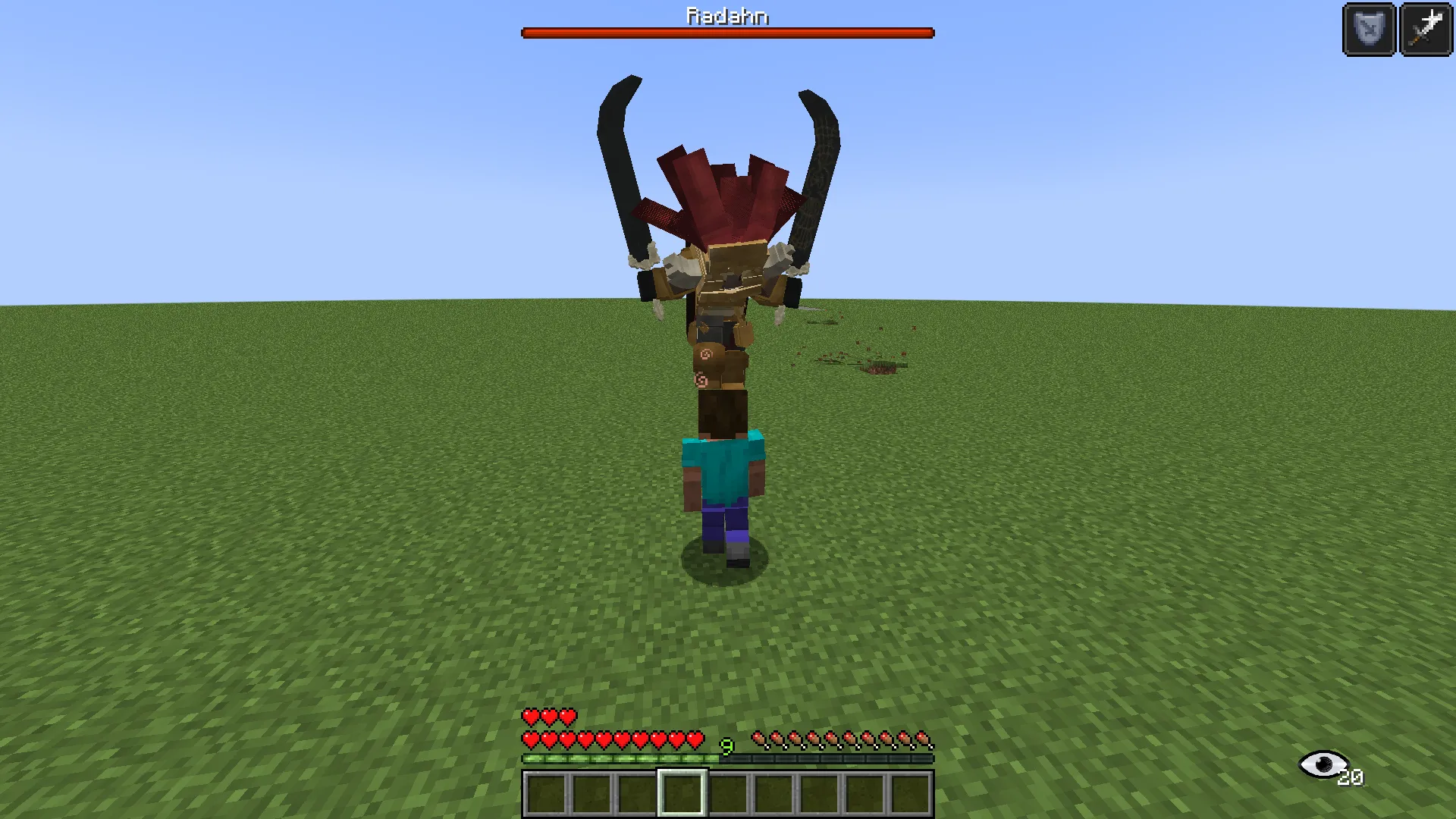This screenshot has width=1456, height=819.
Task: Click the green number 9 on the XP bar
Action: pyautogui.click(x=727, y=748)
